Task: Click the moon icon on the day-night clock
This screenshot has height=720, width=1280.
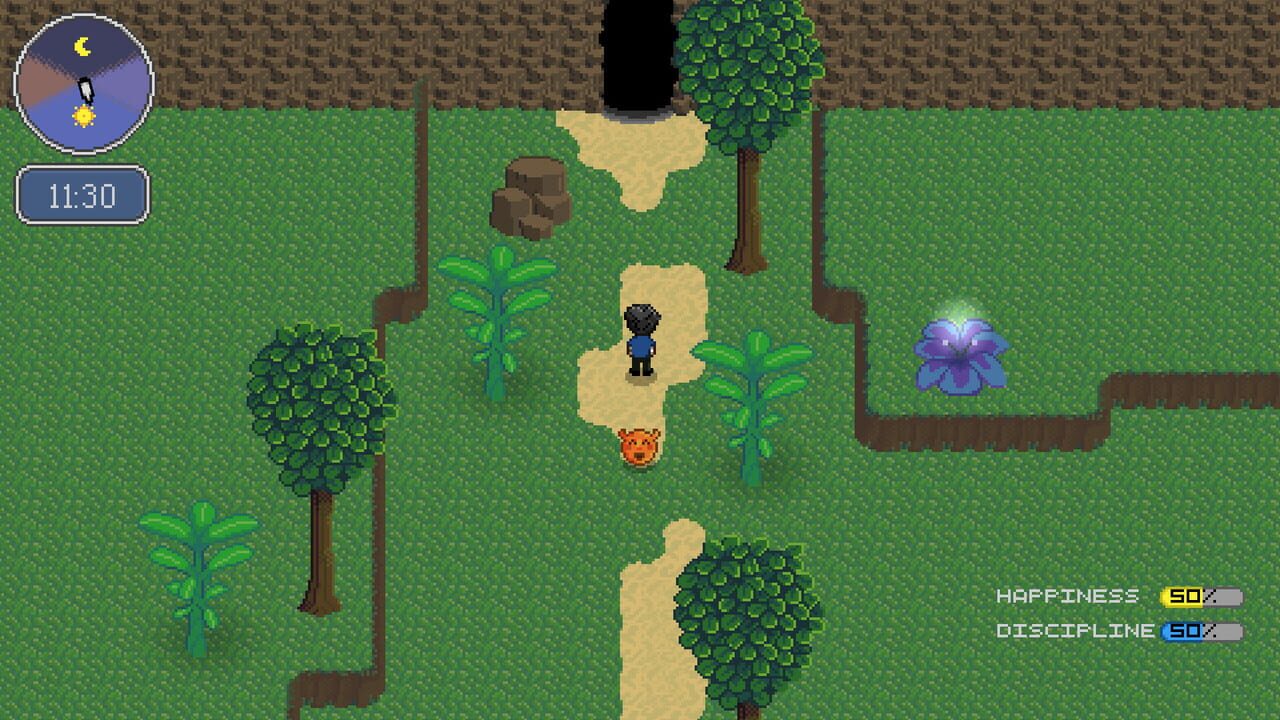Action: pos(82,45)
